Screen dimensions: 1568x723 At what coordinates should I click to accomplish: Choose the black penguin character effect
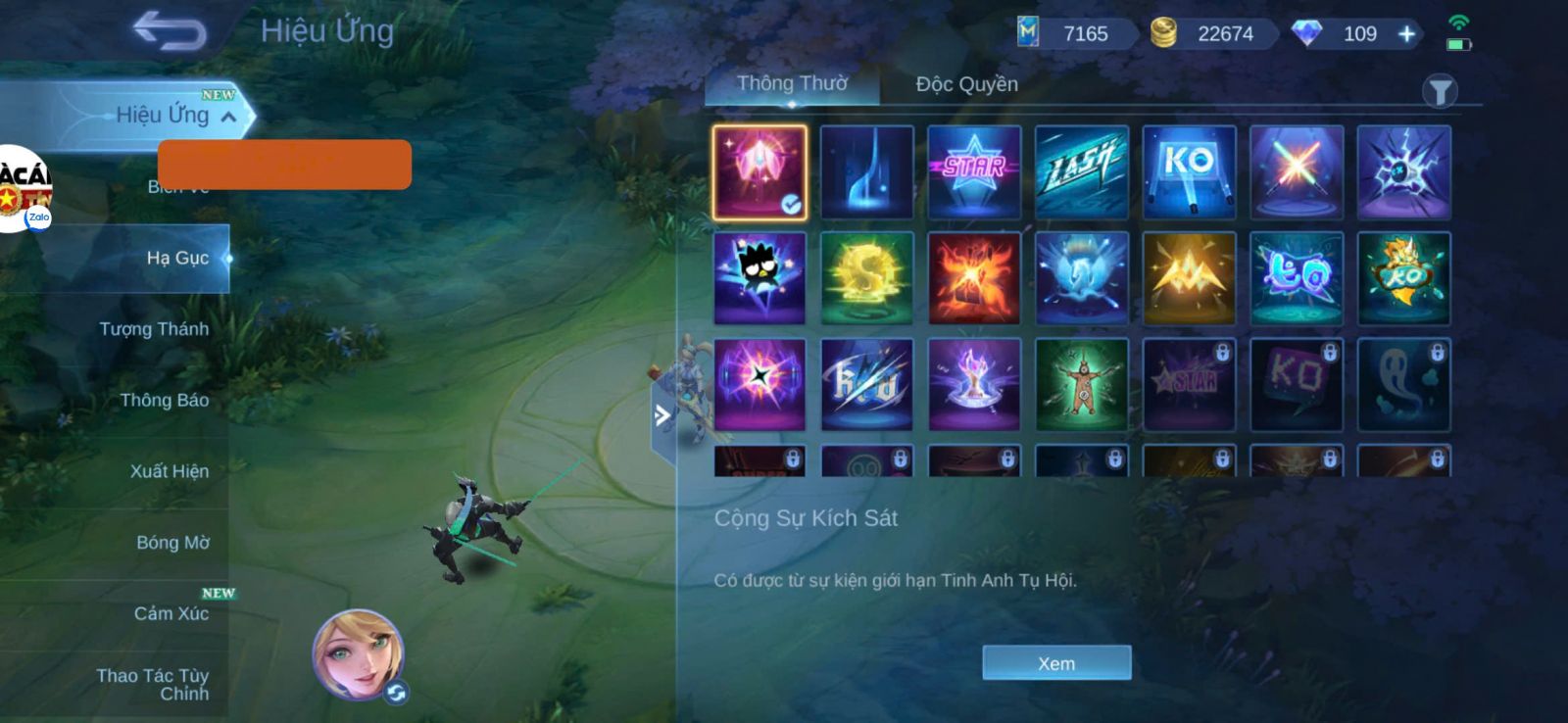pos(759,278)
